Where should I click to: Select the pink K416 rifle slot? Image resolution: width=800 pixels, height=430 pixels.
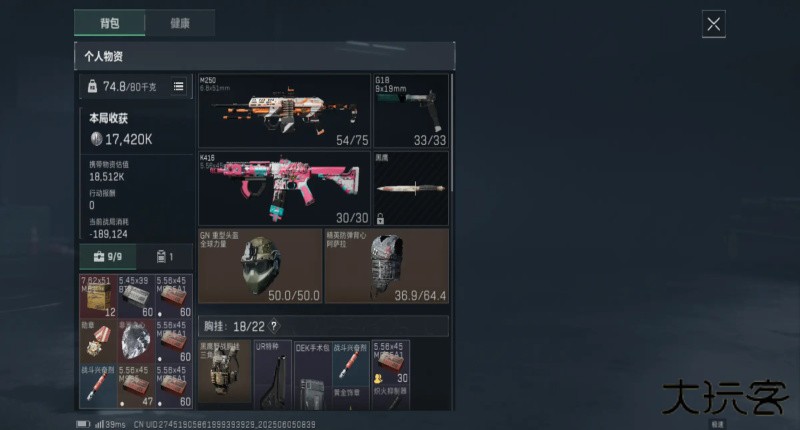click(284, 188)
